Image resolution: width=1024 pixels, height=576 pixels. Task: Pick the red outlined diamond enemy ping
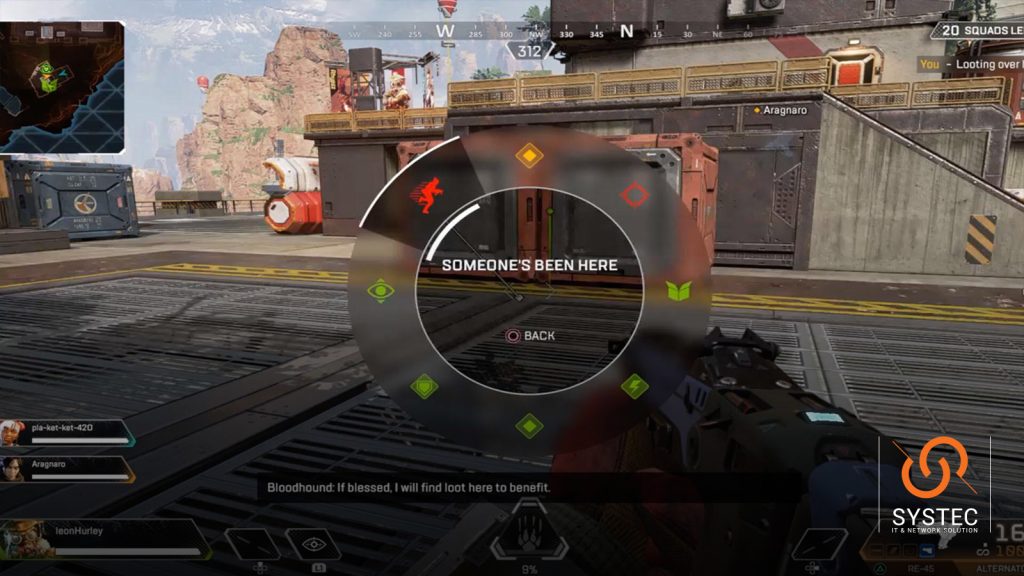pos(635,194)
